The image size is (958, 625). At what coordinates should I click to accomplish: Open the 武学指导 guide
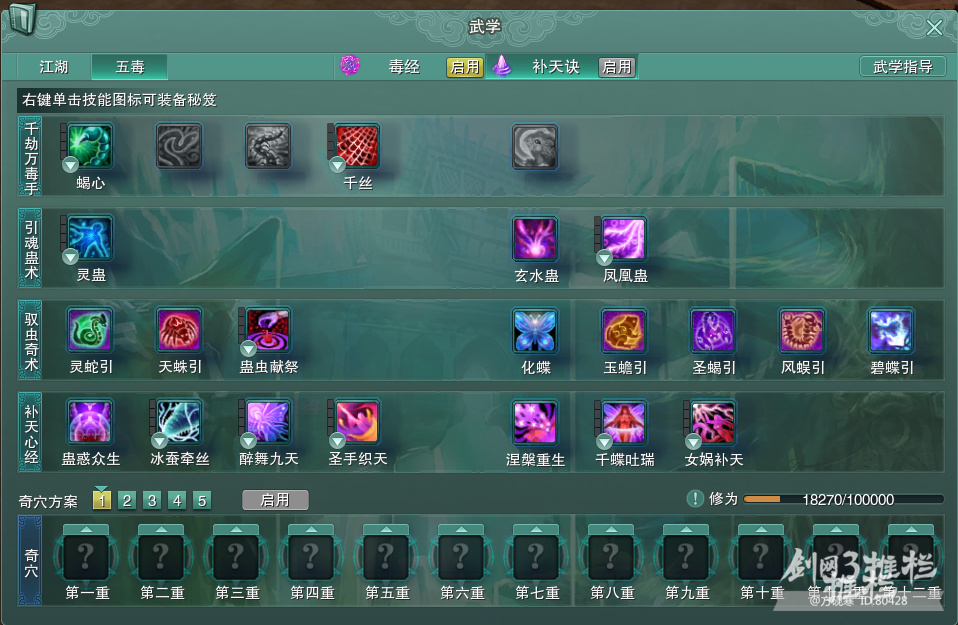click(x=902, y=67)
